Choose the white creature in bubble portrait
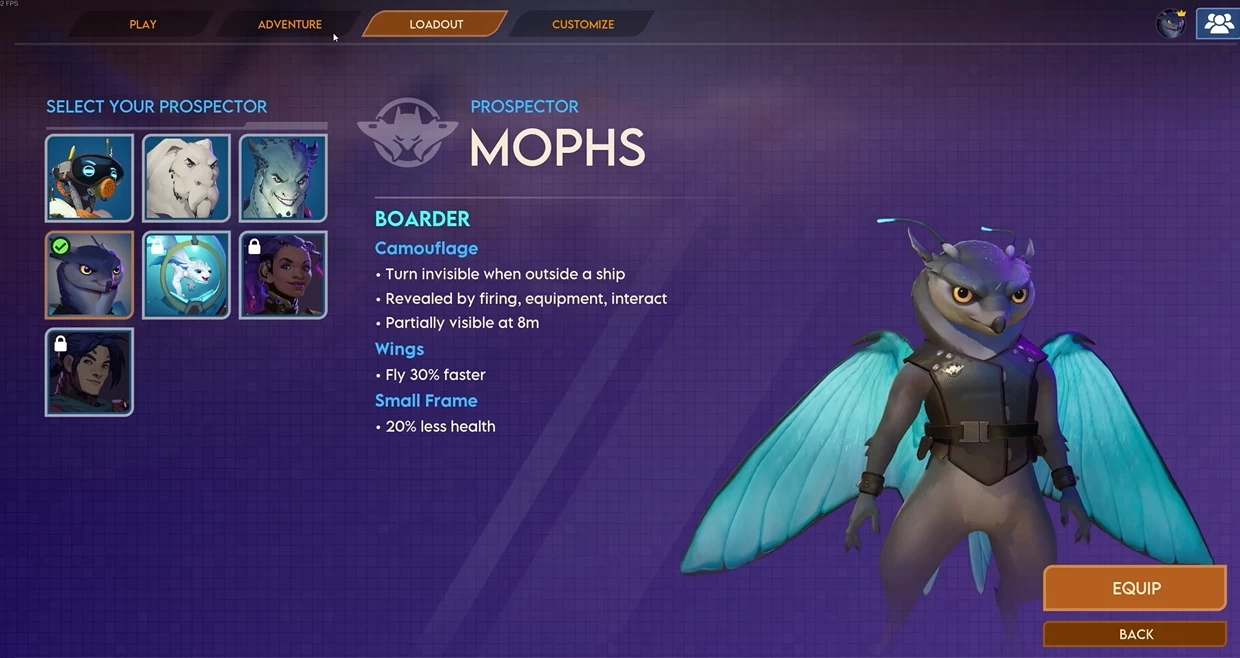This screenshot has height=658, width=1240. pyautogui.click(x=186, y=275)
